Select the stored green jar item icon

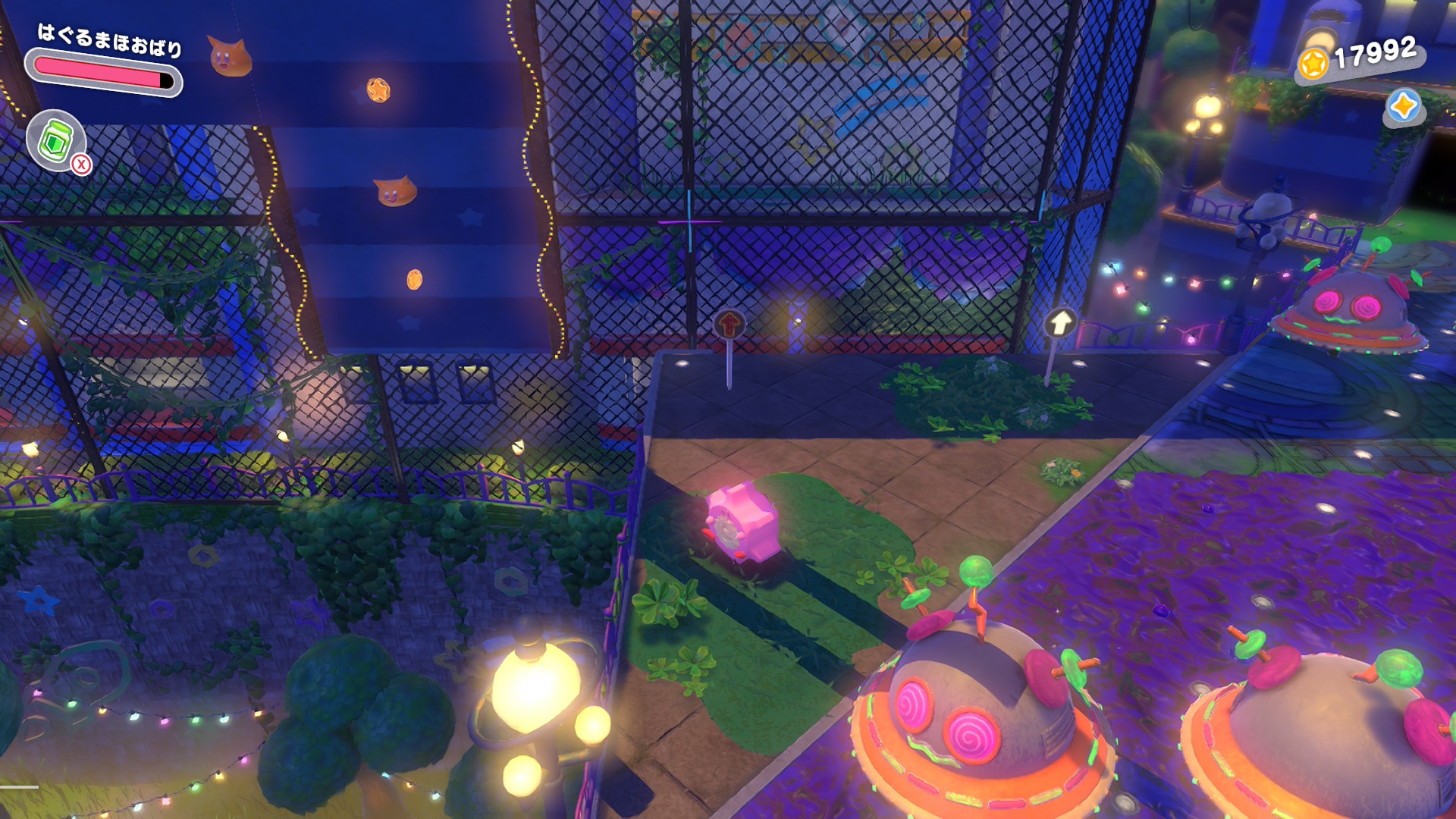click(x=55, y=140)
